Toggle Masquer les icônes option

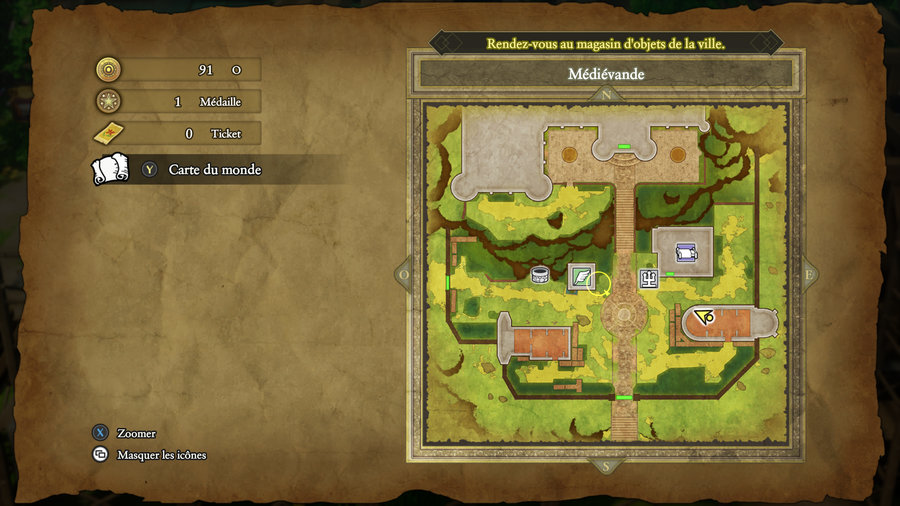click(161, 455)
